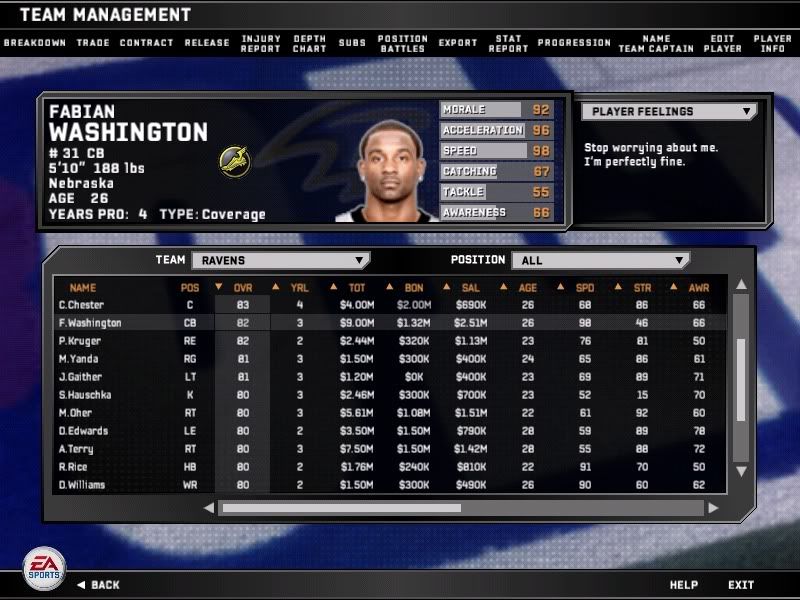Open the Edit Player option
The image size is (800, 600).
722,43
